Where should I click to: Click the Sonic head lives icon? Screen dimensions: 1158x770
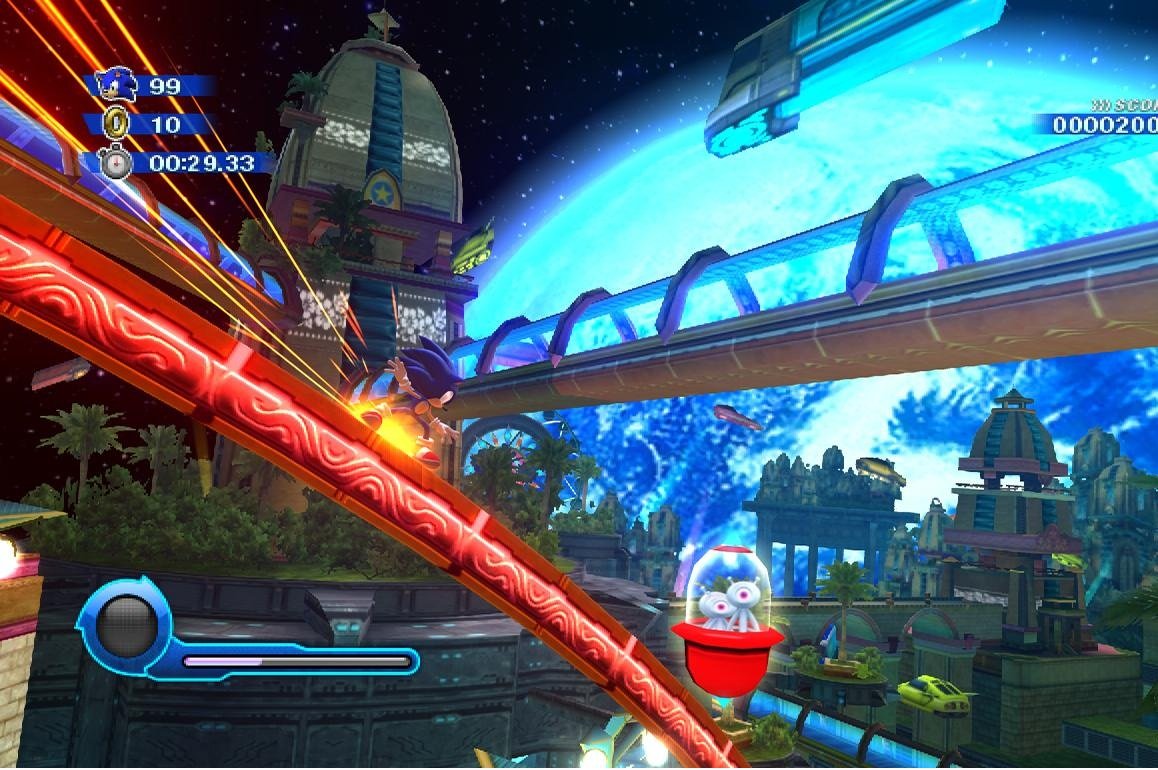(x=118, y=85)
